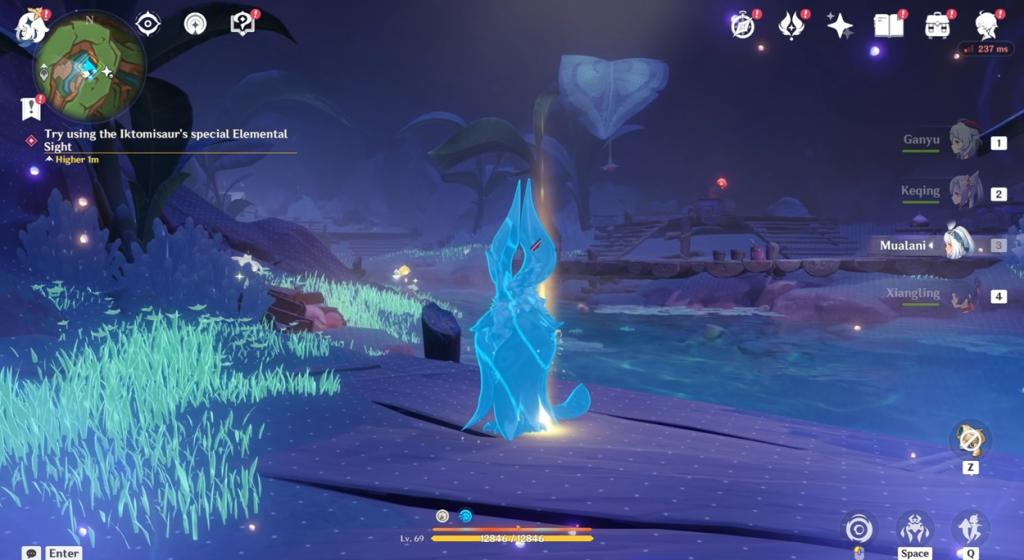Open the Adventurer Handbook book icon
The width and height of the screenshot is (1024, 560).
tap(888, 26)
